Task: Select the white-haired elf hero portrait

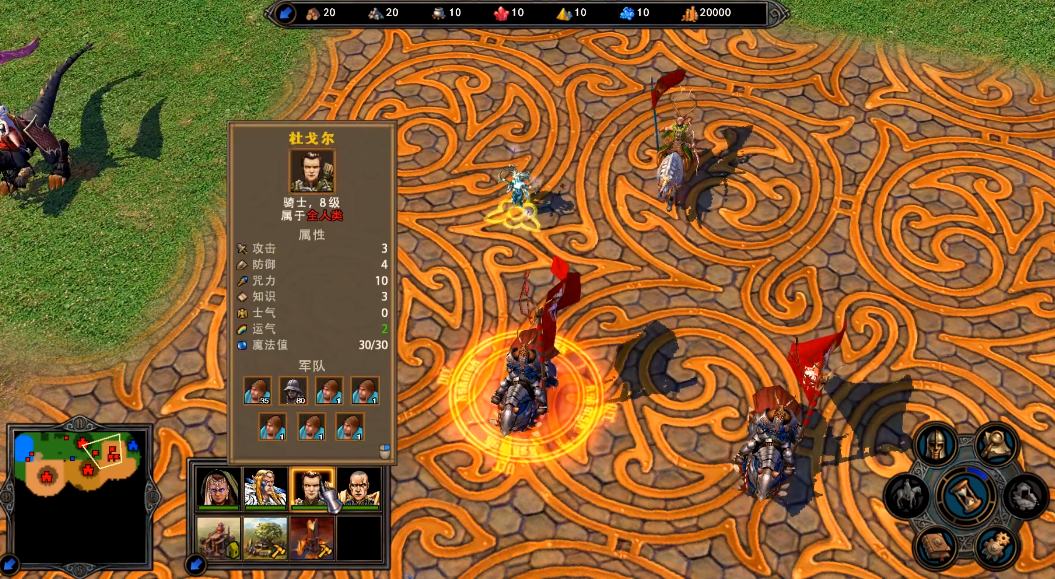Action: 265,490
